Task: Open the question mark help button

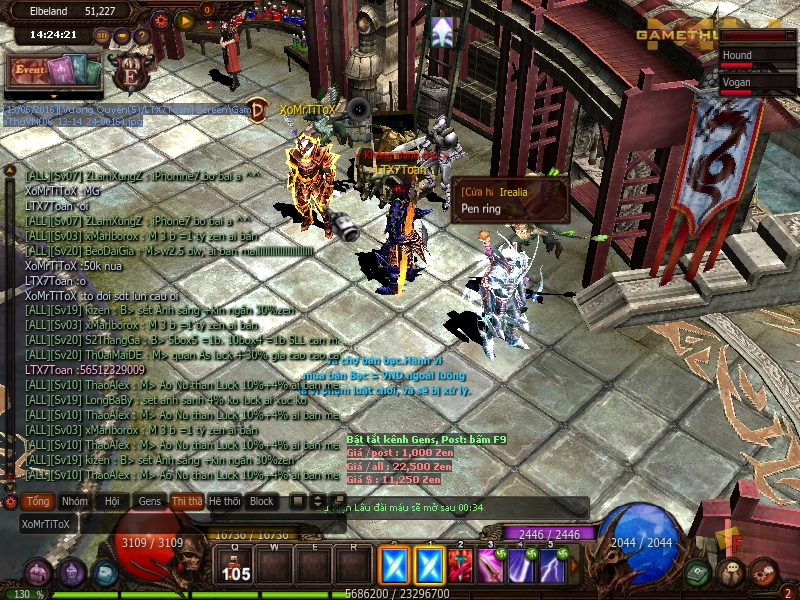Action: 141,36
